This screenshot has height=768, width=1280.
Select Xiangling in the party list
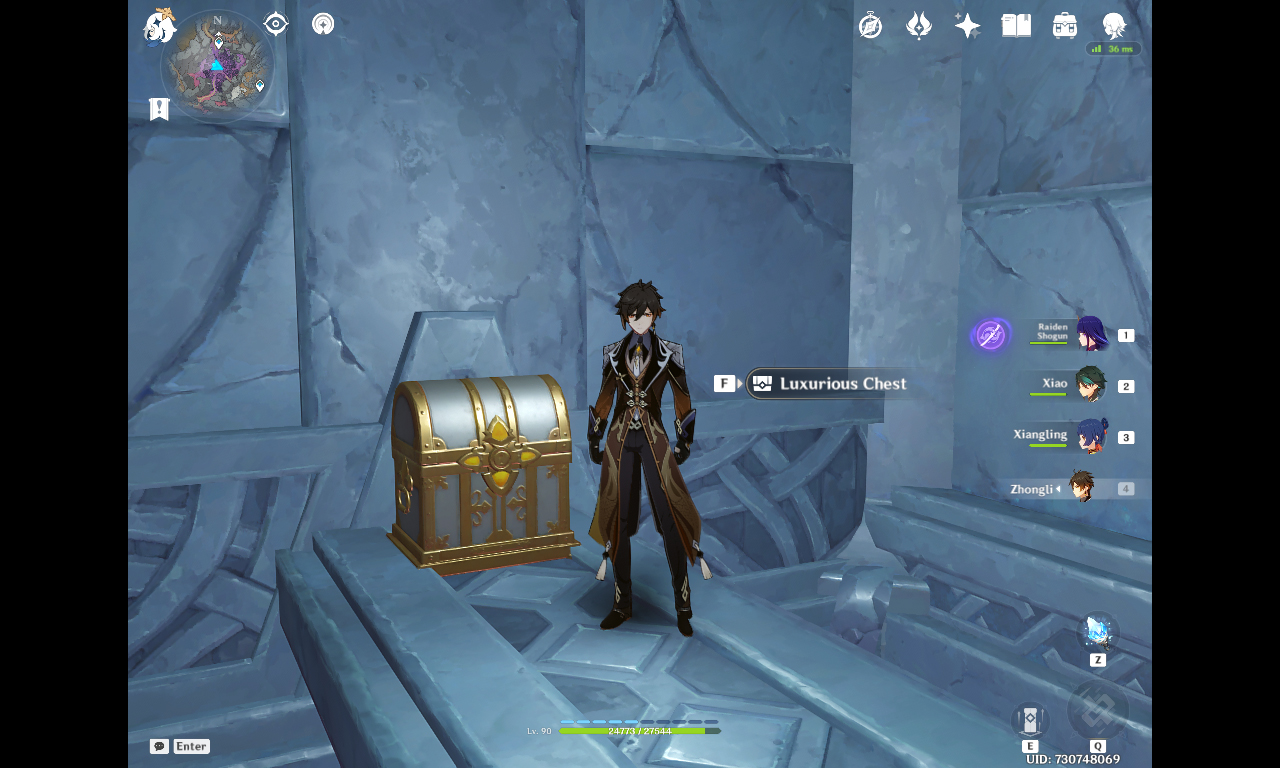click(1093, 437)
